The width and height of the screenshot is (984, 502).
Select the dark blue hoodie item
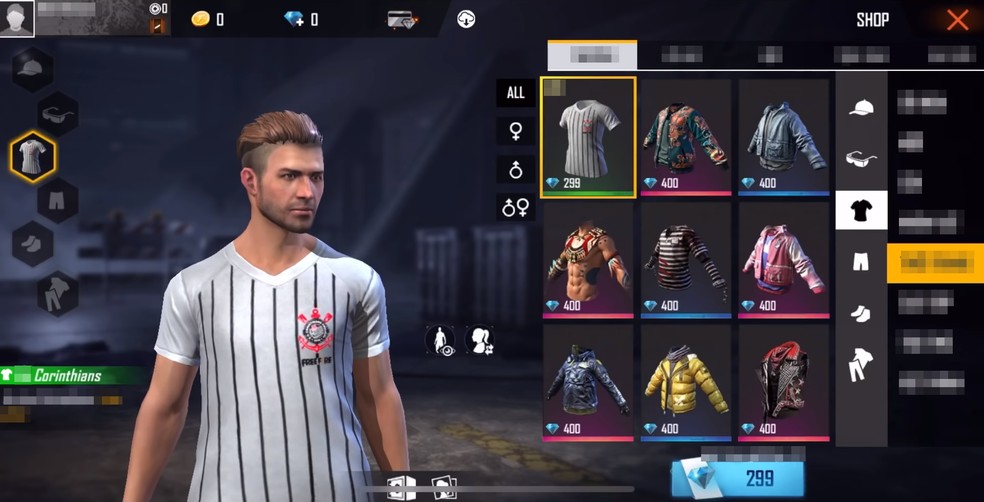click(x=588, y=382)
